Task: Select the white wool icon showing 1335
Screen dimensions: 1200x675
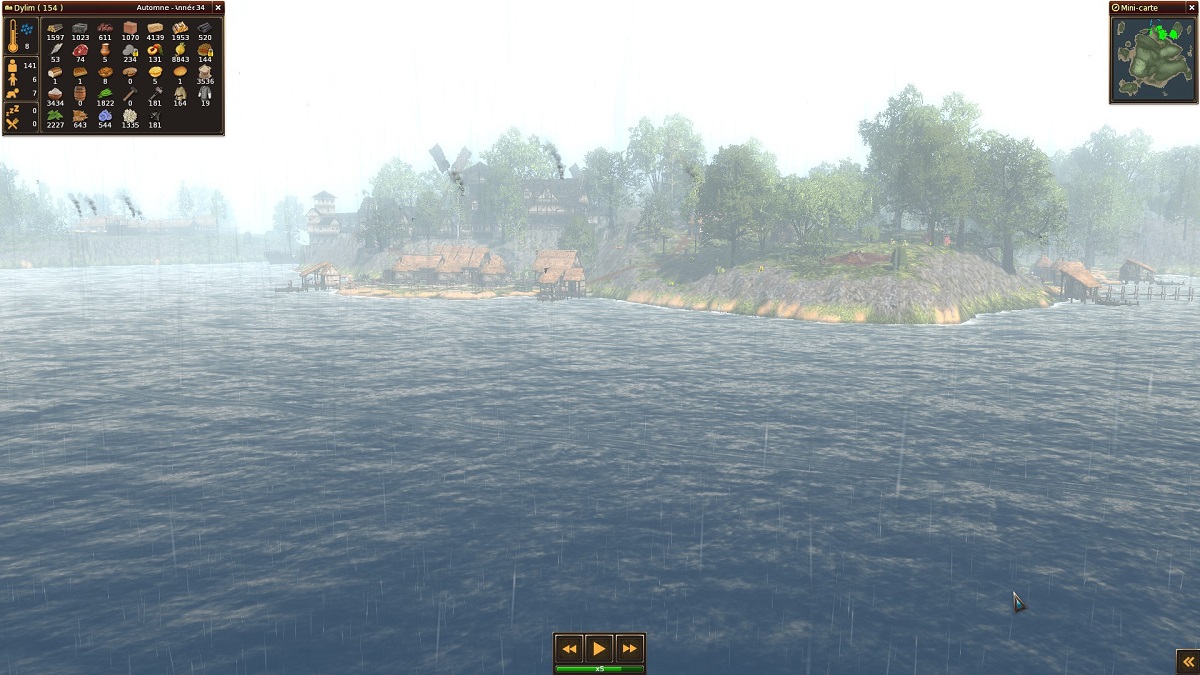Action: (x=130, y=115)
